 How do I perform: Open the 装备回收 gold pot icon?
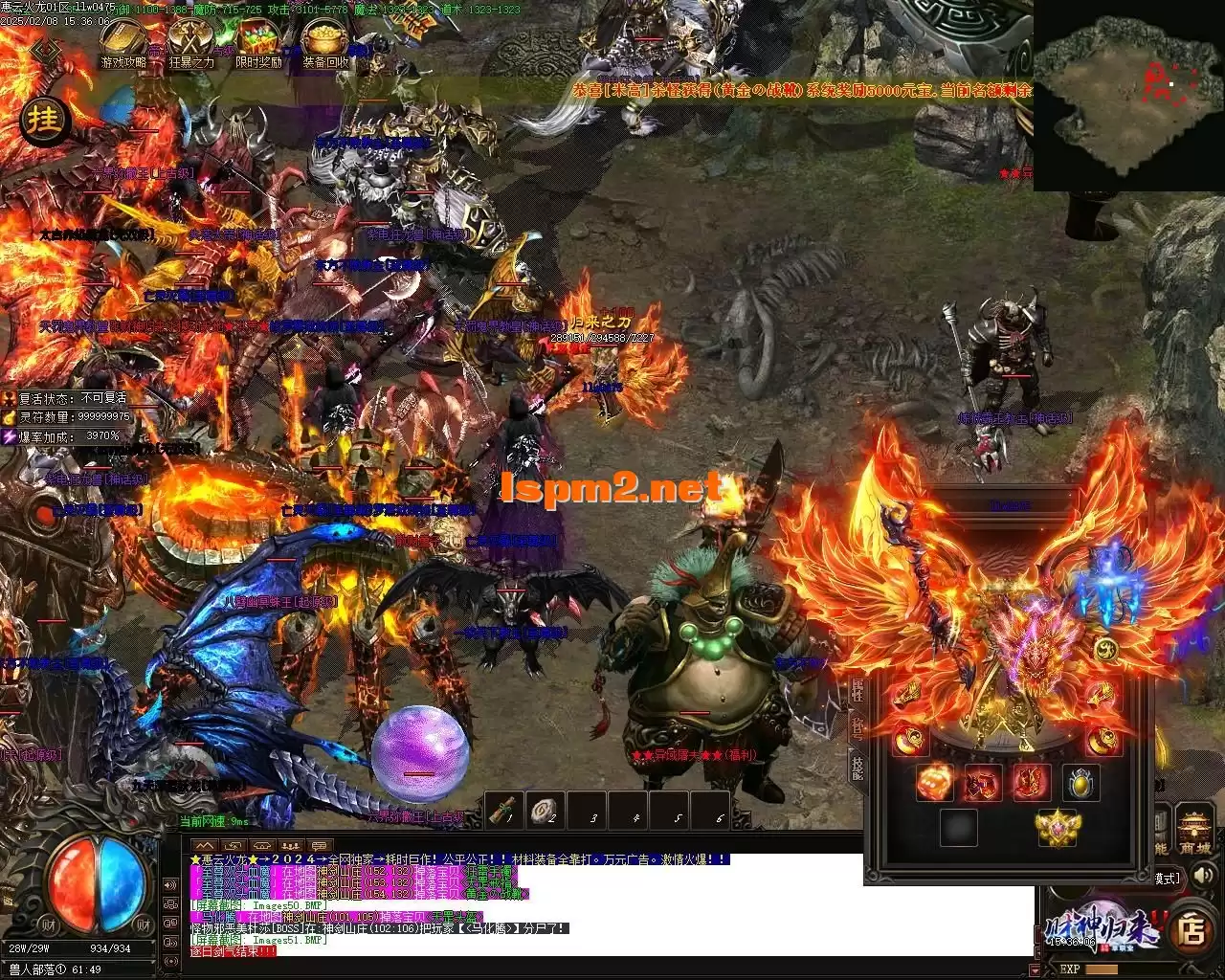point(324,39)
